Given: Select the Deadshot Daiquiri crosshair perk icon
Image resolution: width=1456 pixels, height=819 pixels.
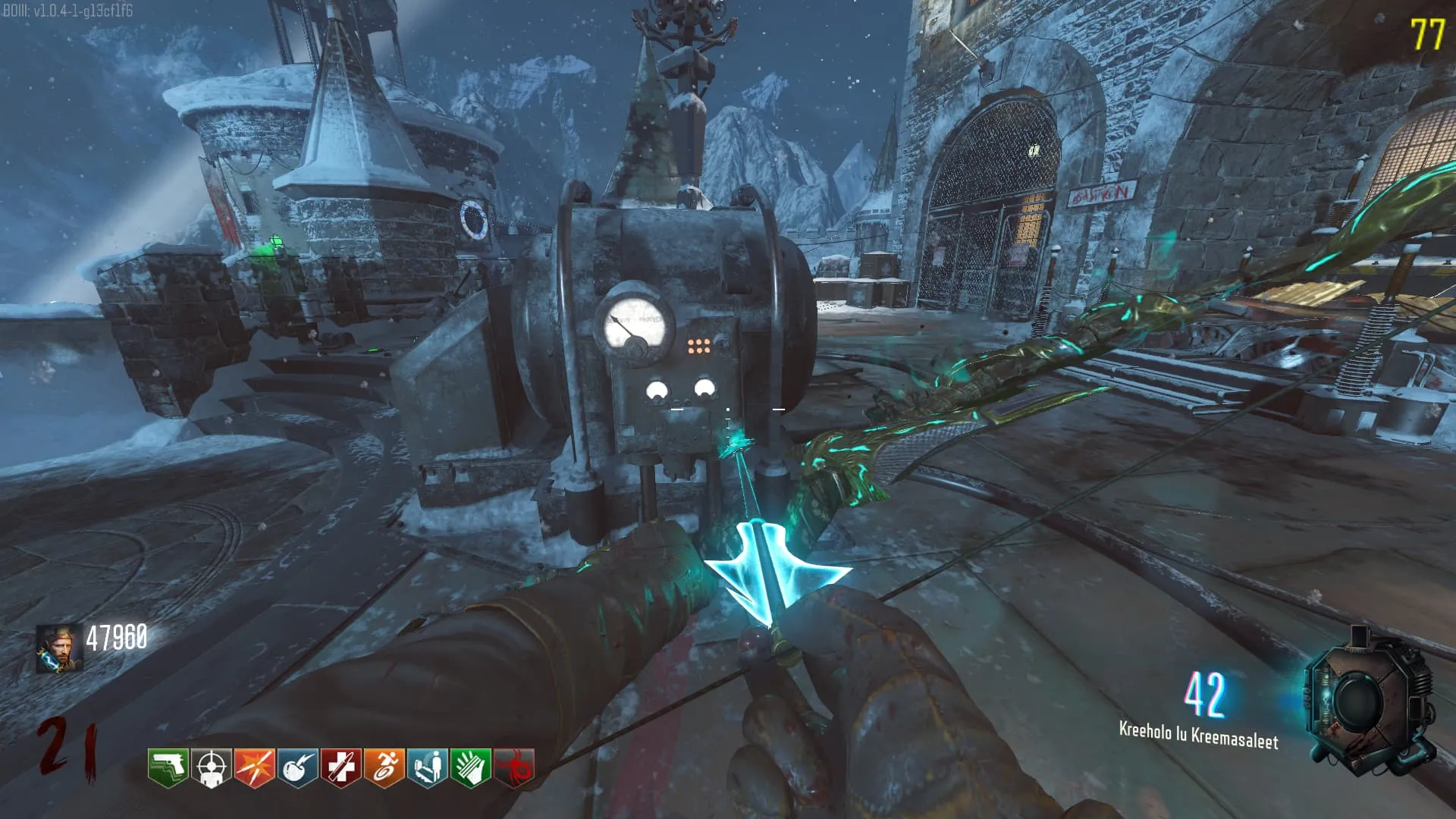Looking at the screenshot, I should click(211, 768).
